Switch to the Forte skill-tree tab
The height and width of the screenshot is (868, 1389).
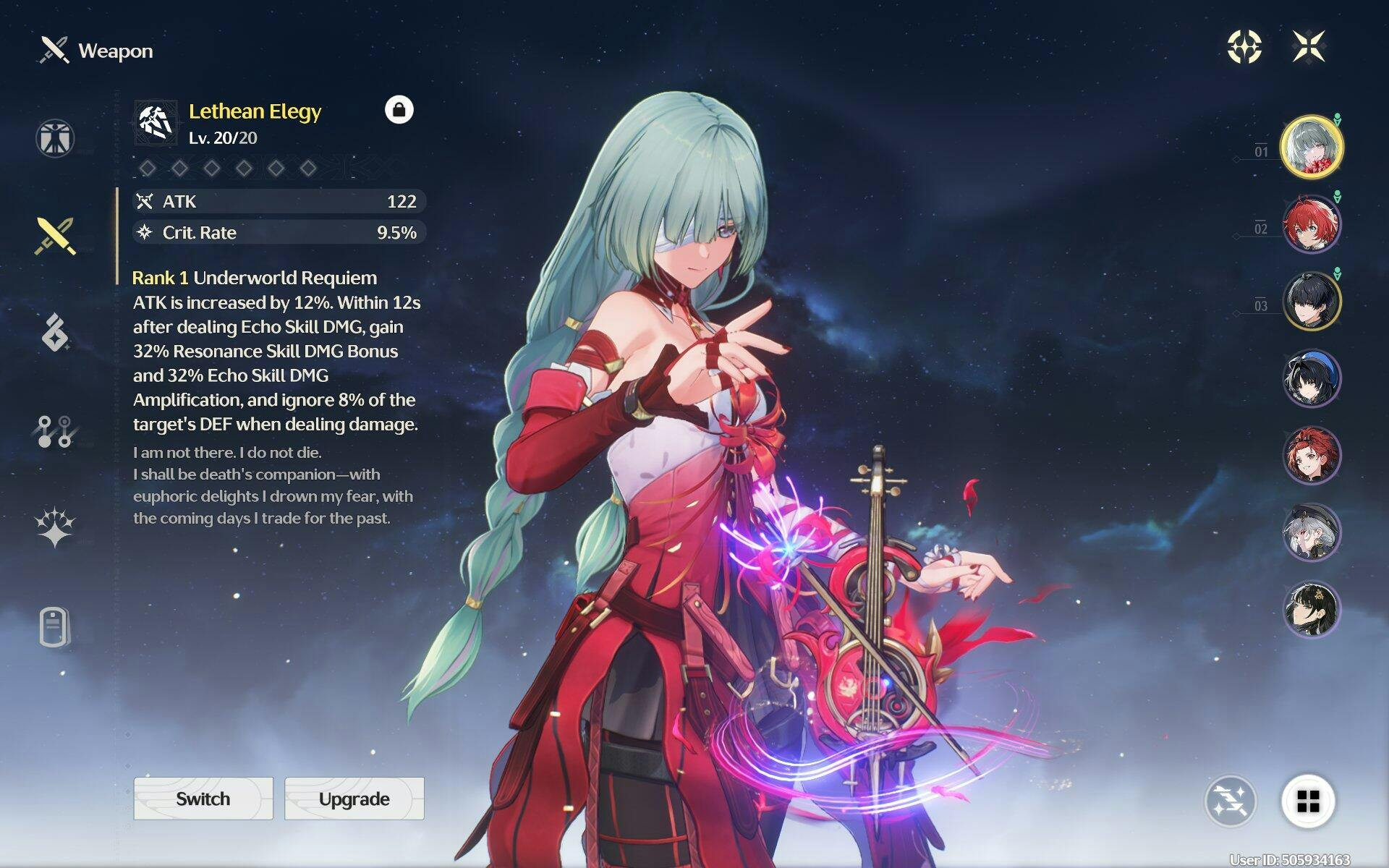55,431
